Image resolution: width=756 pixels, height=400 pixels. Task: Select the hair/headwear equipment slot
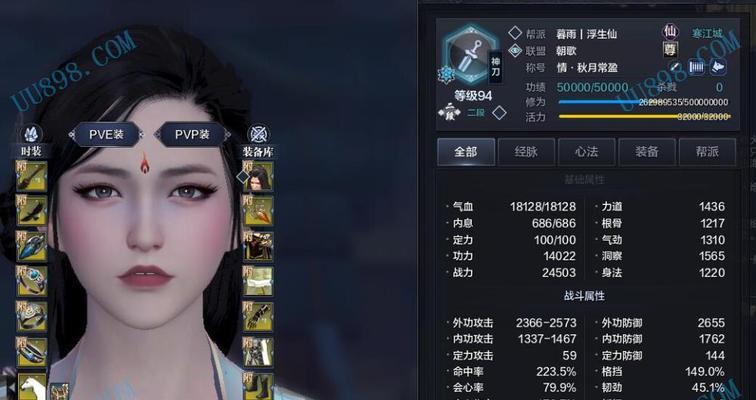[258, 178]
